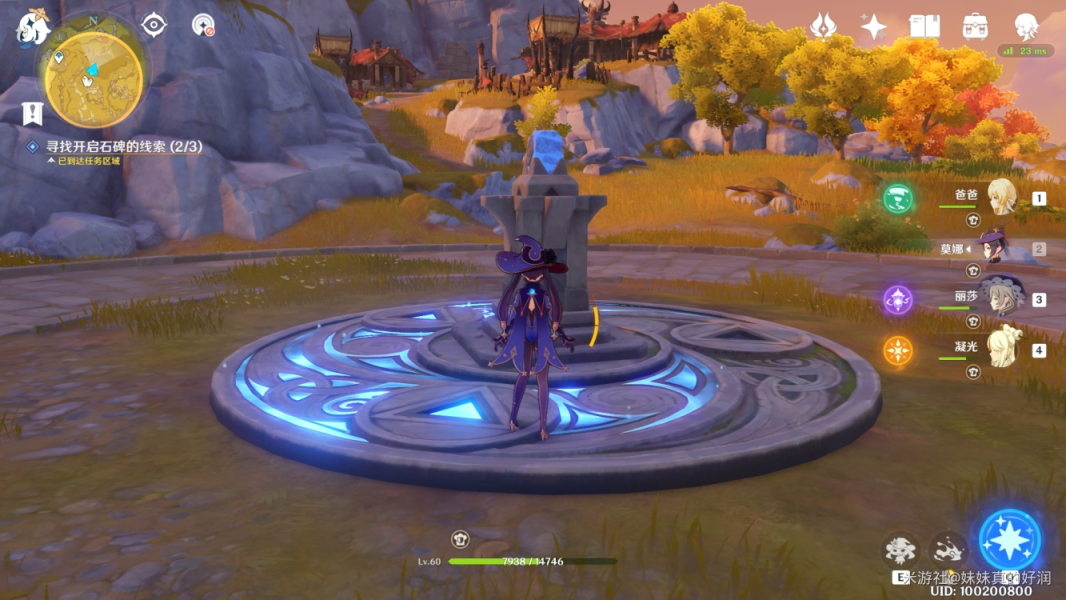
Task: Open the backpack inventory
Action: point(975,26)
